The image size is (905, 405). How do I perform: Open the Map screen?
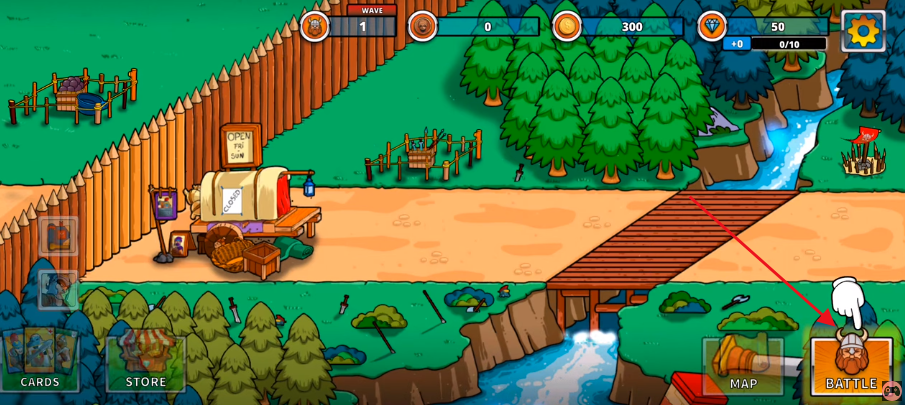(x=743, y=365)
